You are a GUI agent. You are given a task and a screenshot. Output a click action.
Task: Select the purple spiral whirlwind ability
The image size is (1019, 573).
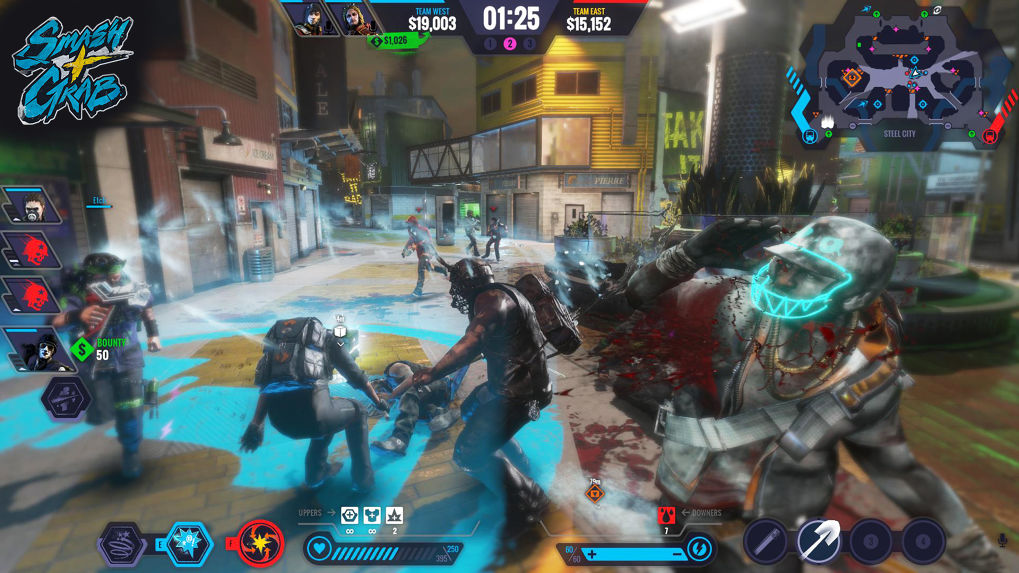[x=122, y=546]
